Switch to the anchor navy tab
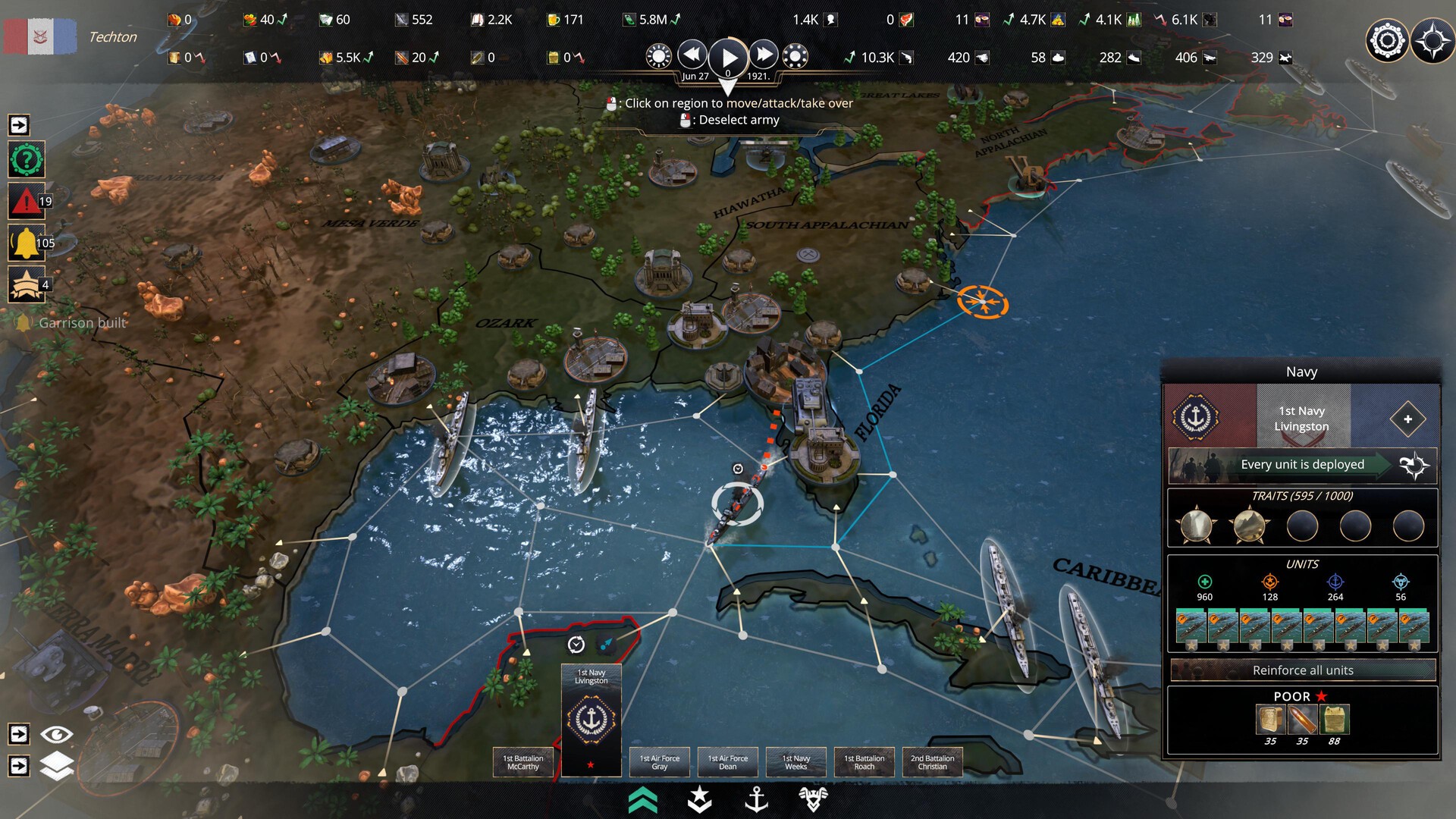 (756, 799)
